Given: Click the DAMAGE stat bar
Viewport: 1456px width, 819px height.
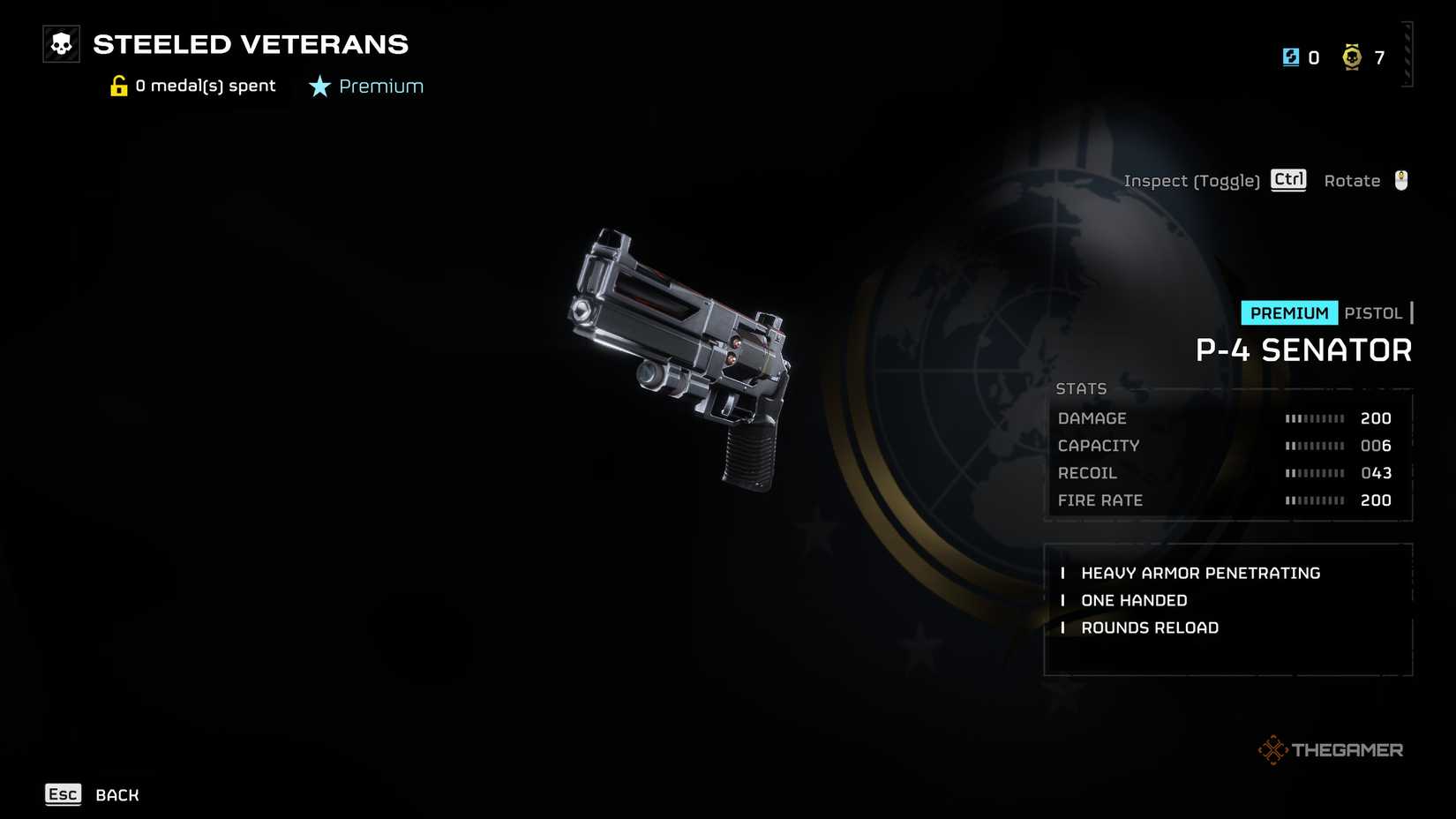Looking at the screenshot, I should 1315,418.
